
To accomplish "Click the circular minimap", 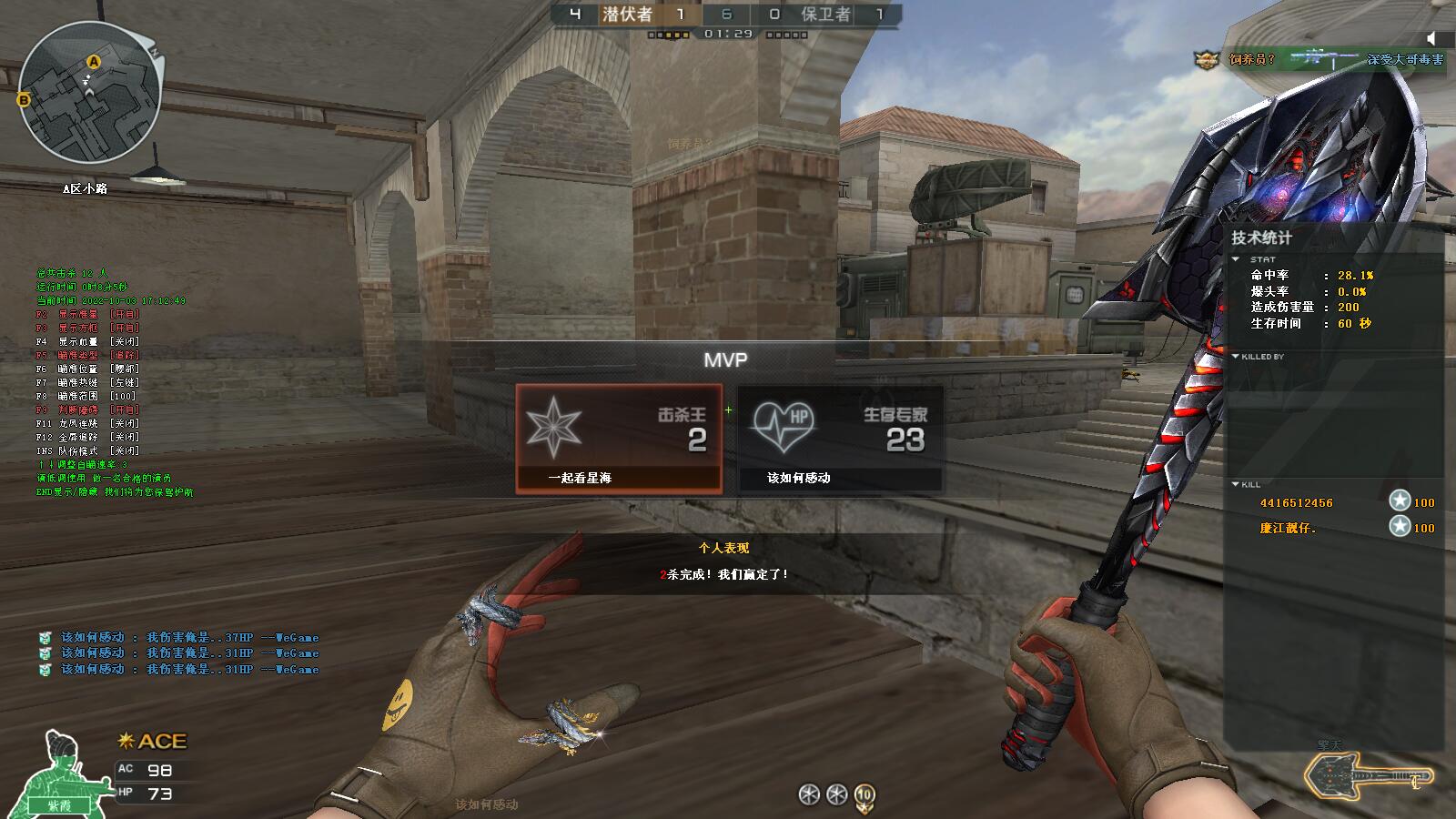I will (x=90, y=93).
